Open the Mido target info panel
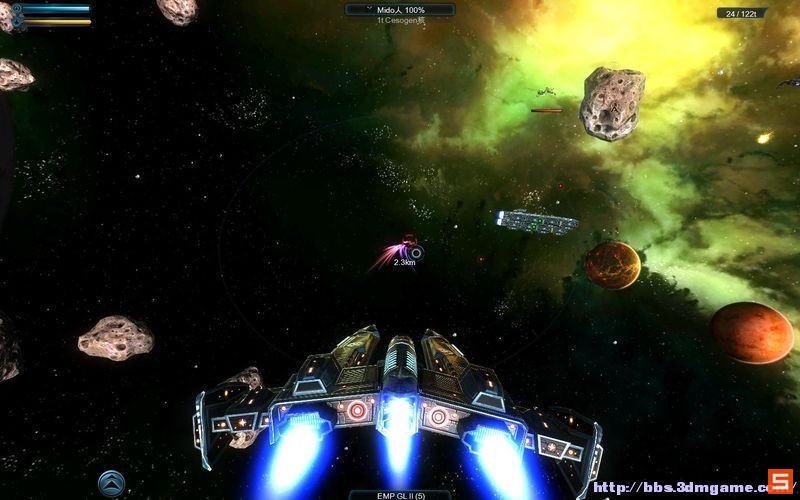Image resolution: width=800 pixels, height=500 pixels. tap(399, 9)
